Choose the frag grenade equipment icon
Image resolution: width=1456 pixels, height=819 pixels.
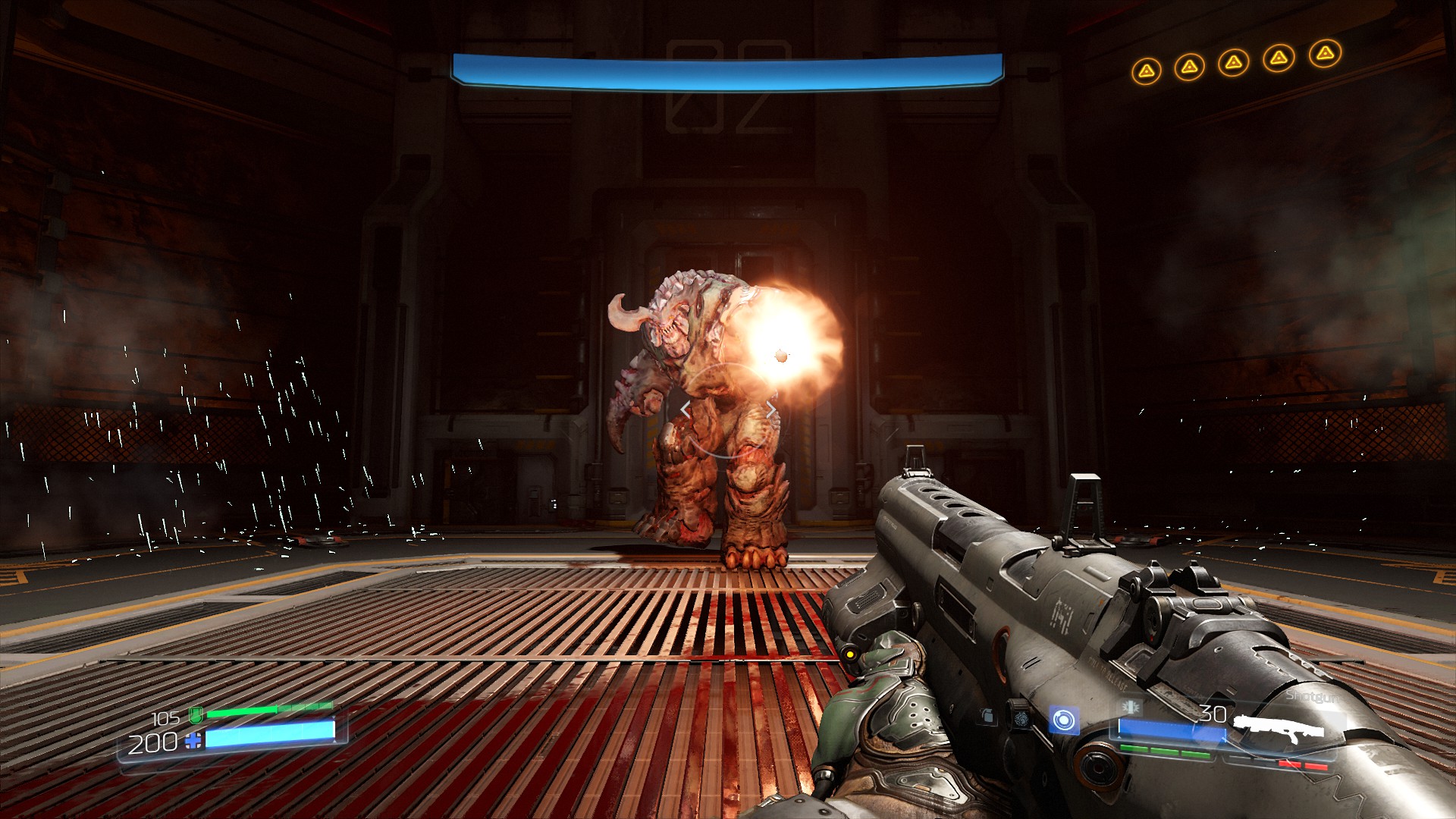pyautogui.click(x=987, y=715)
